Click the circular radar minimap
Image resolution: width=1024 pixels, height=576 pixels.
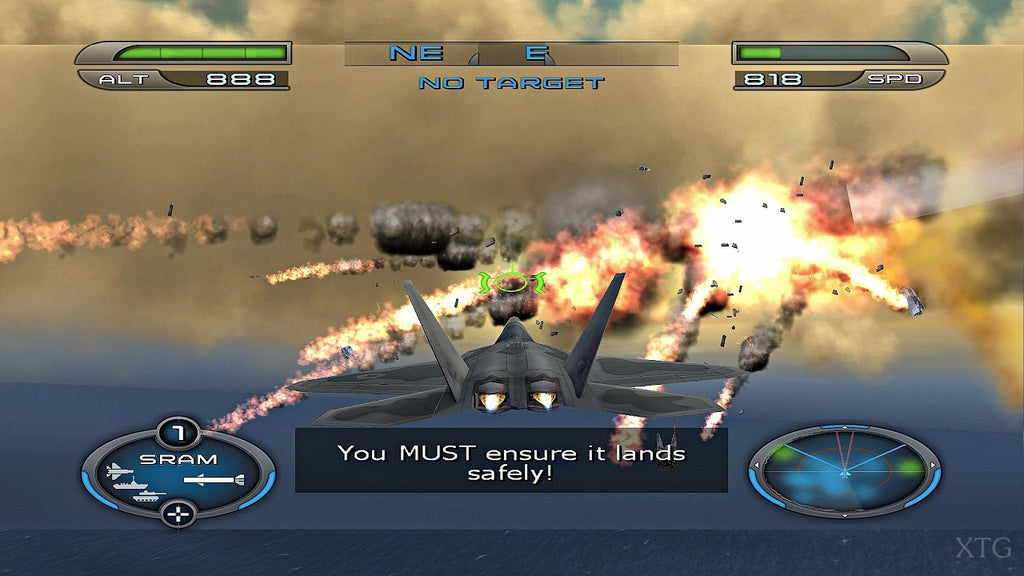coord(844,470)
